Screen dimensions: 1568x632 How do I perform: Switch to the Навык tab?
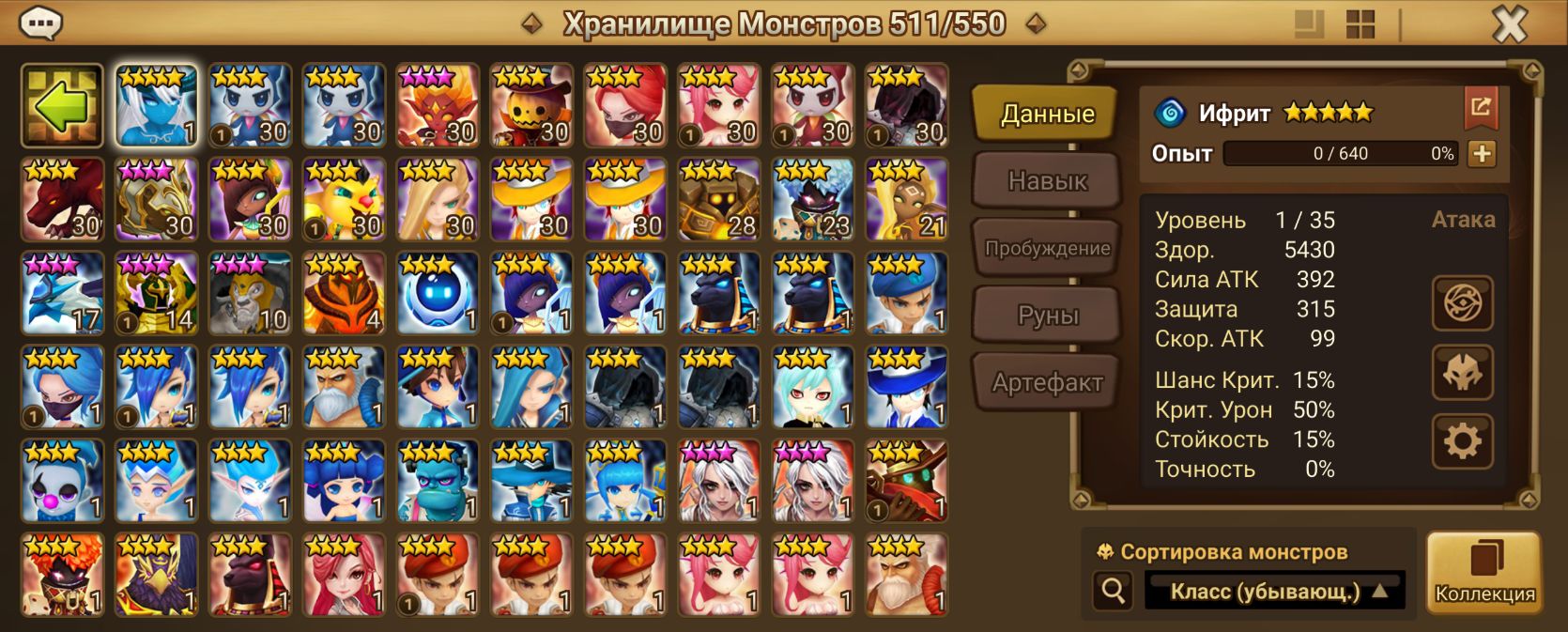coord(1047,180)
